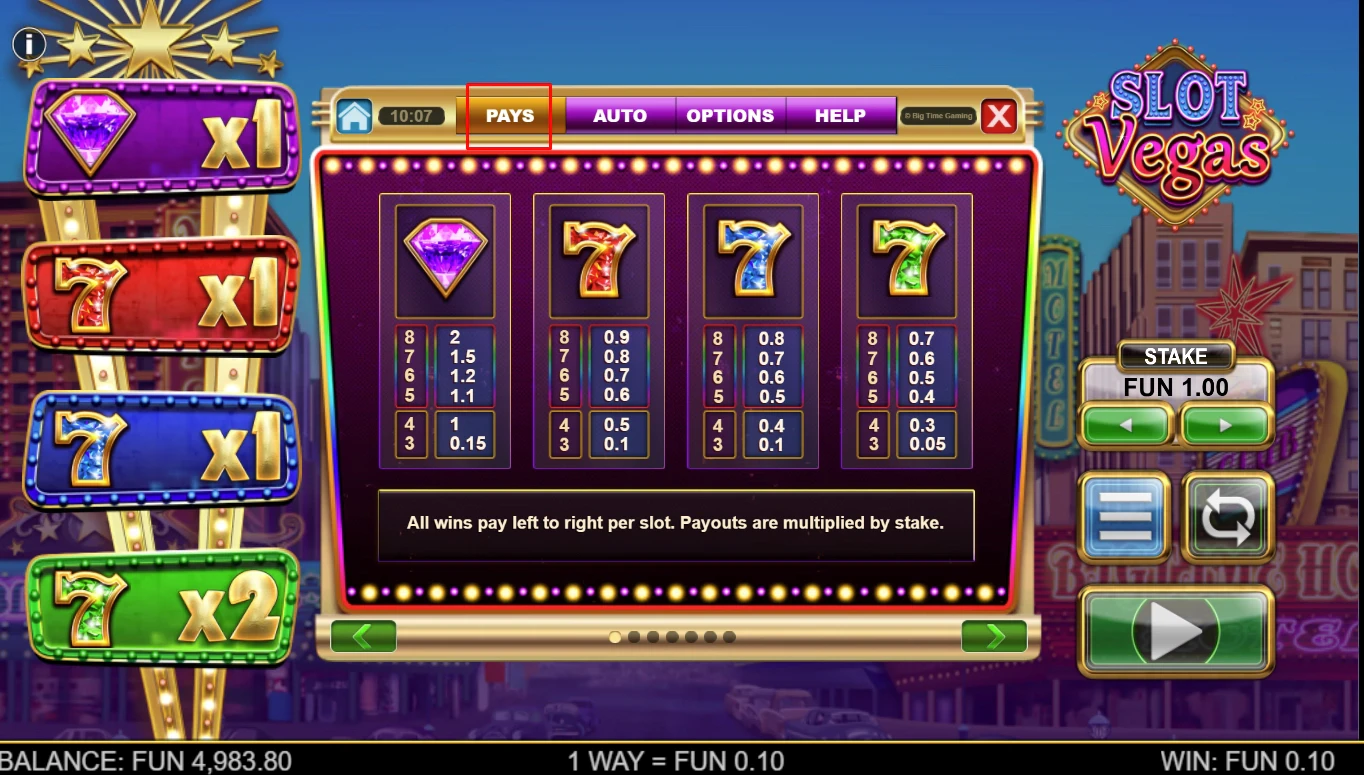Switch to the AUTO tab

(x=619, y=115)
